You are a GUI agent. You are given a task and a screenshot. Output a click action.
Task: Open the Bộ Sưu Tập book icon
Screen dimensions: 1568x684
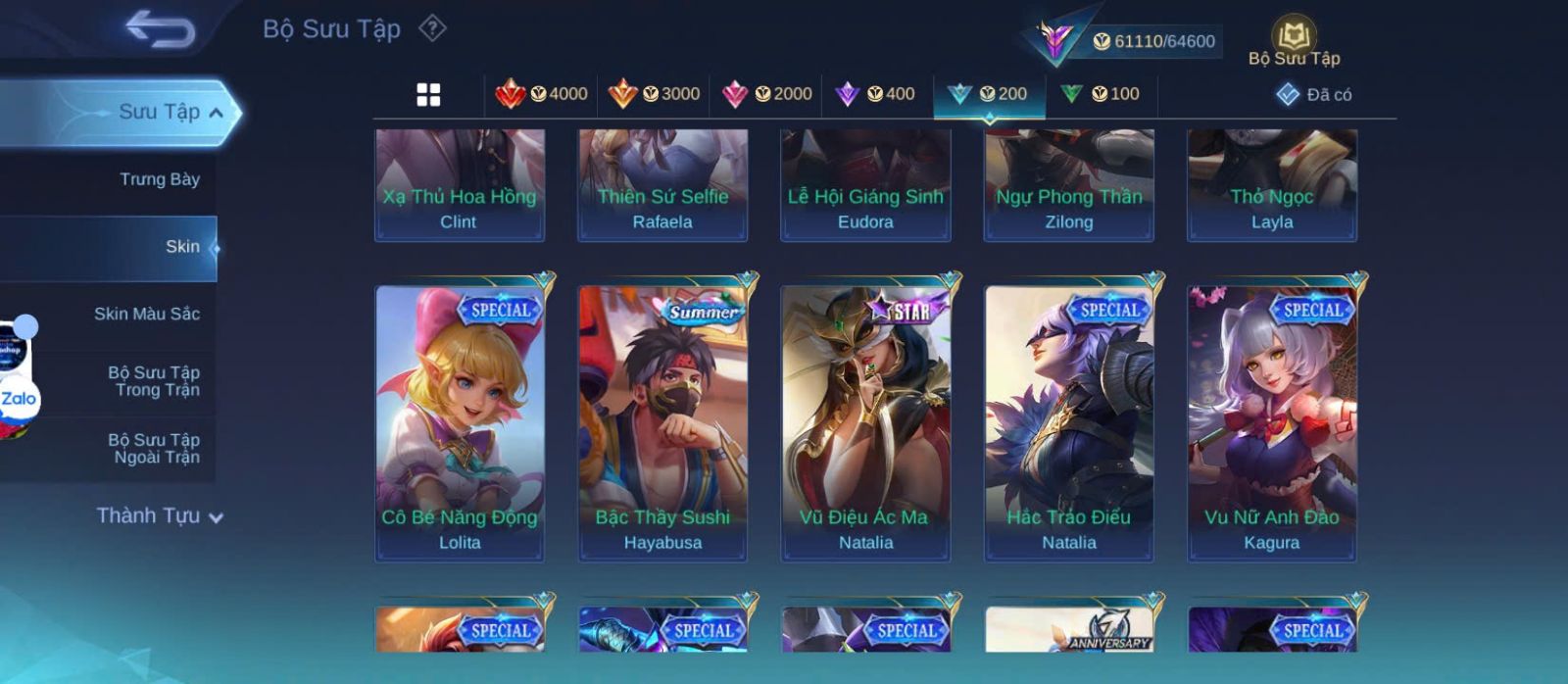(x=1294, y=39)
